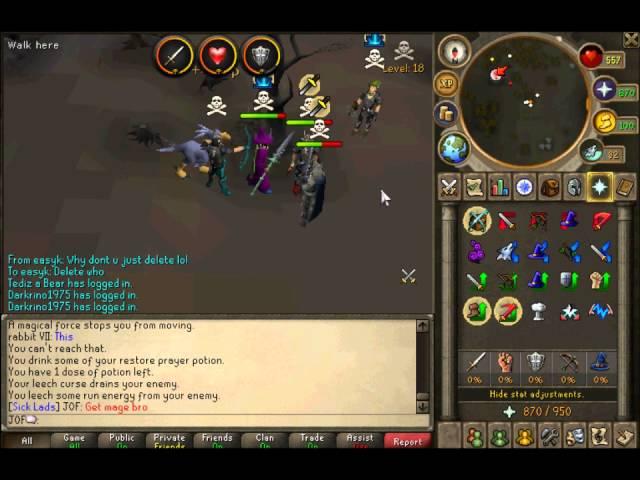Activate the shield action bar icon

pyautogui.click(x=261, y=55)
